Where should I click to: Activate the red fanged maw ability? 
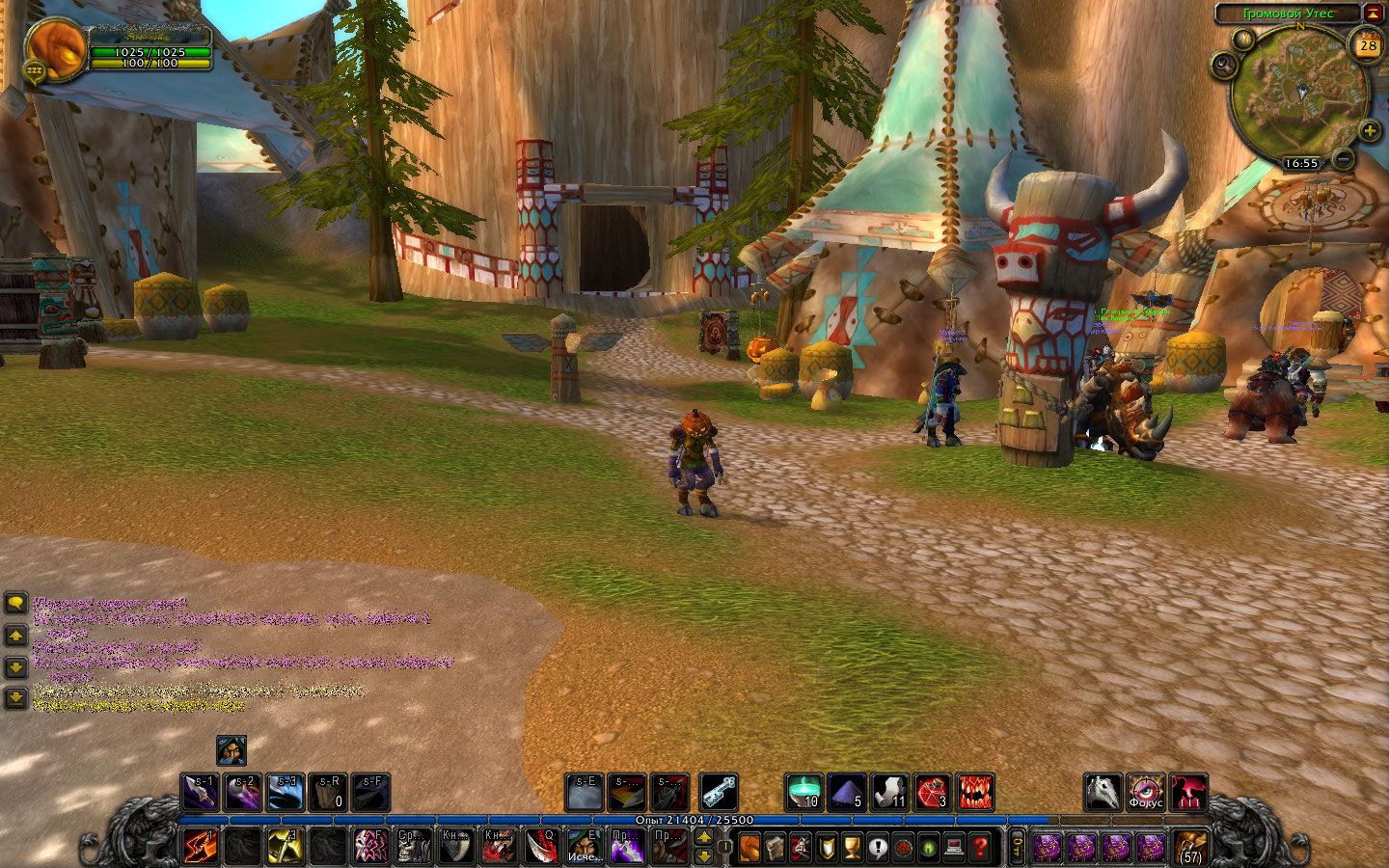975,792
